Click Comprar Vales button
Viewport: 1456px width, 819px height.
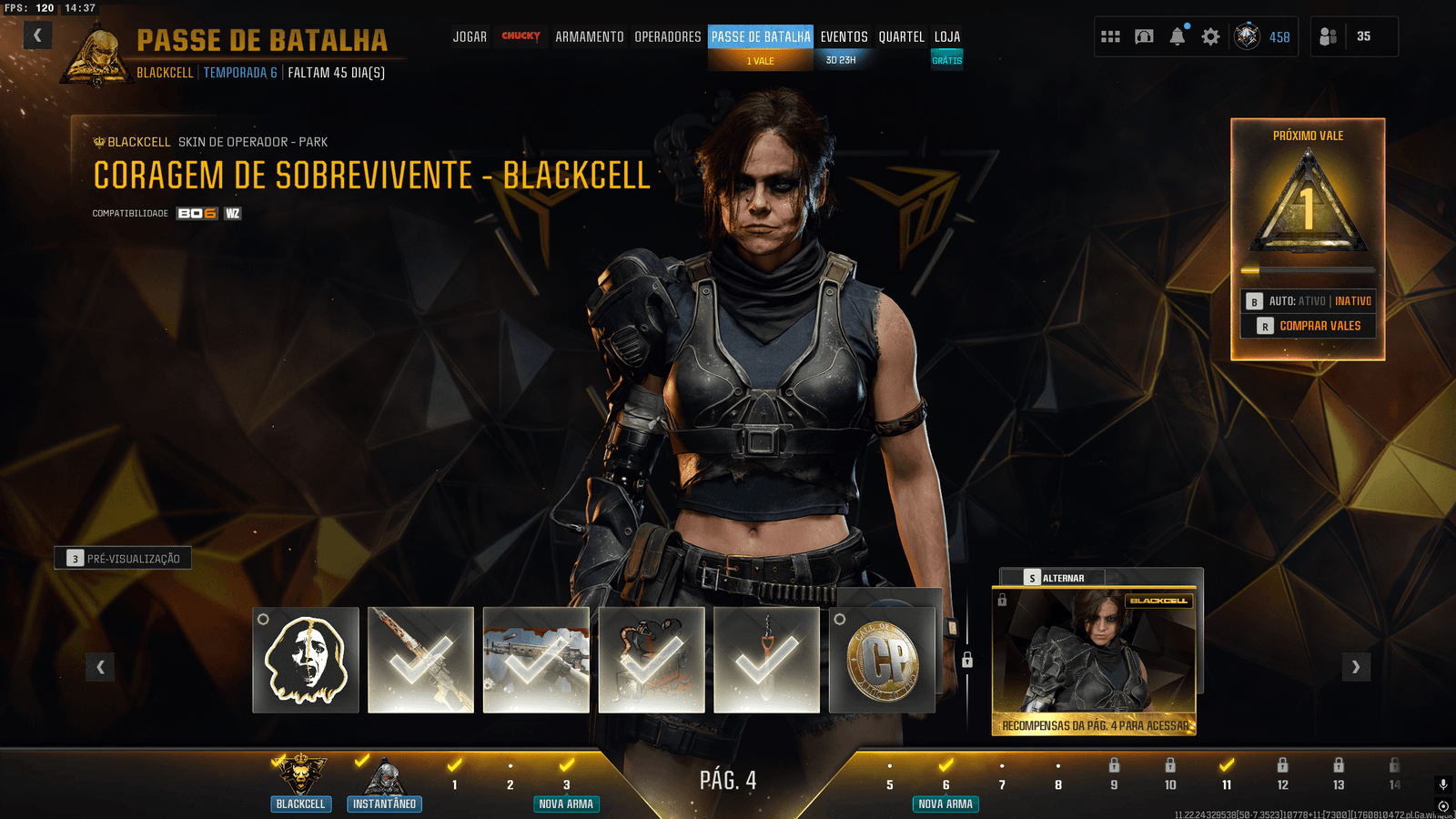[1309, 326]
